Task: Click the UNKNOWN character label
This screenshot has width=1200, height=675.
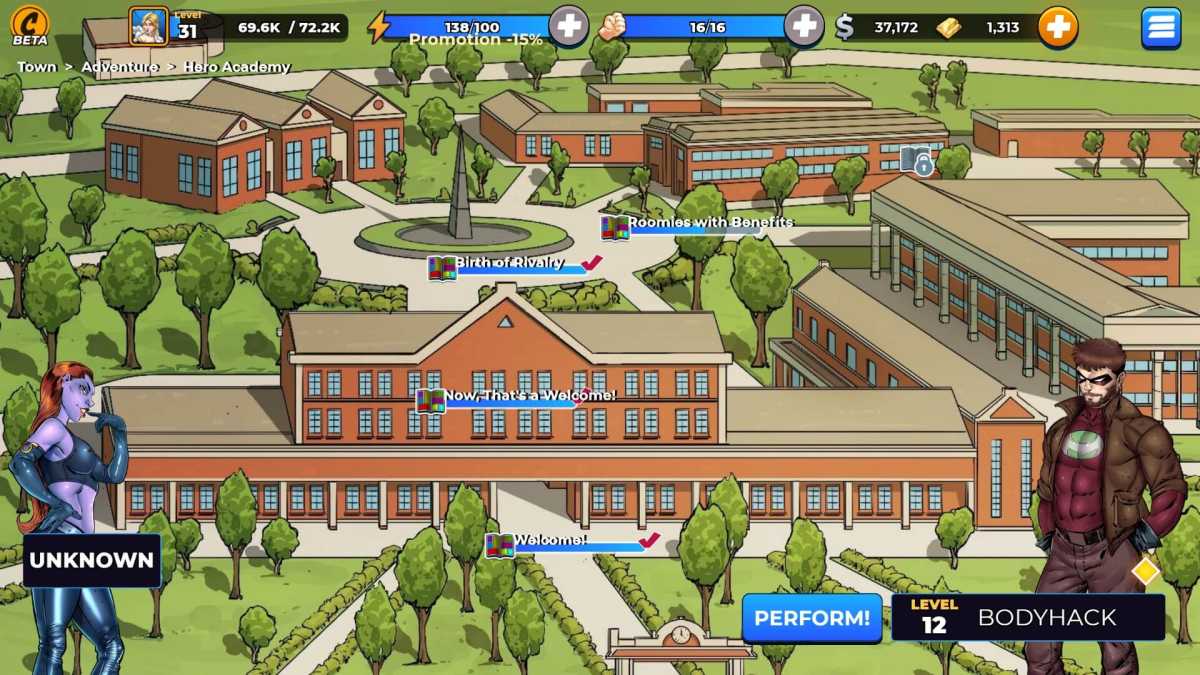Action: 92,560
